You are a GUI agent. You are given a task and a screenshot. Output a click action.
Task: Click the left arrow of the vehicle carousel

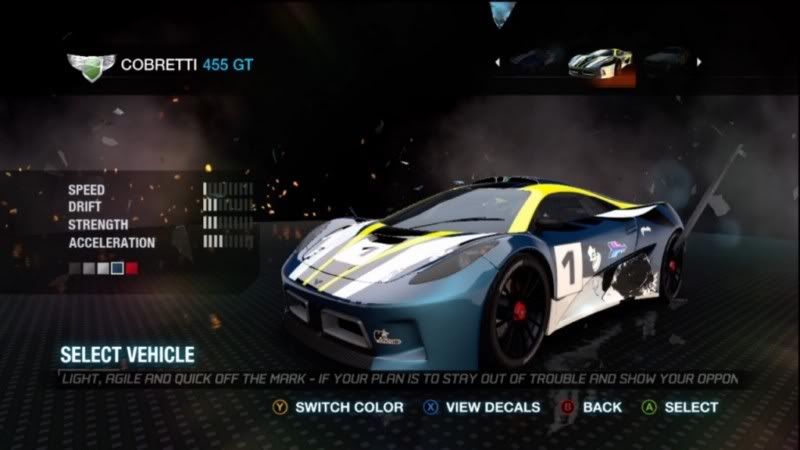point(497,63)
